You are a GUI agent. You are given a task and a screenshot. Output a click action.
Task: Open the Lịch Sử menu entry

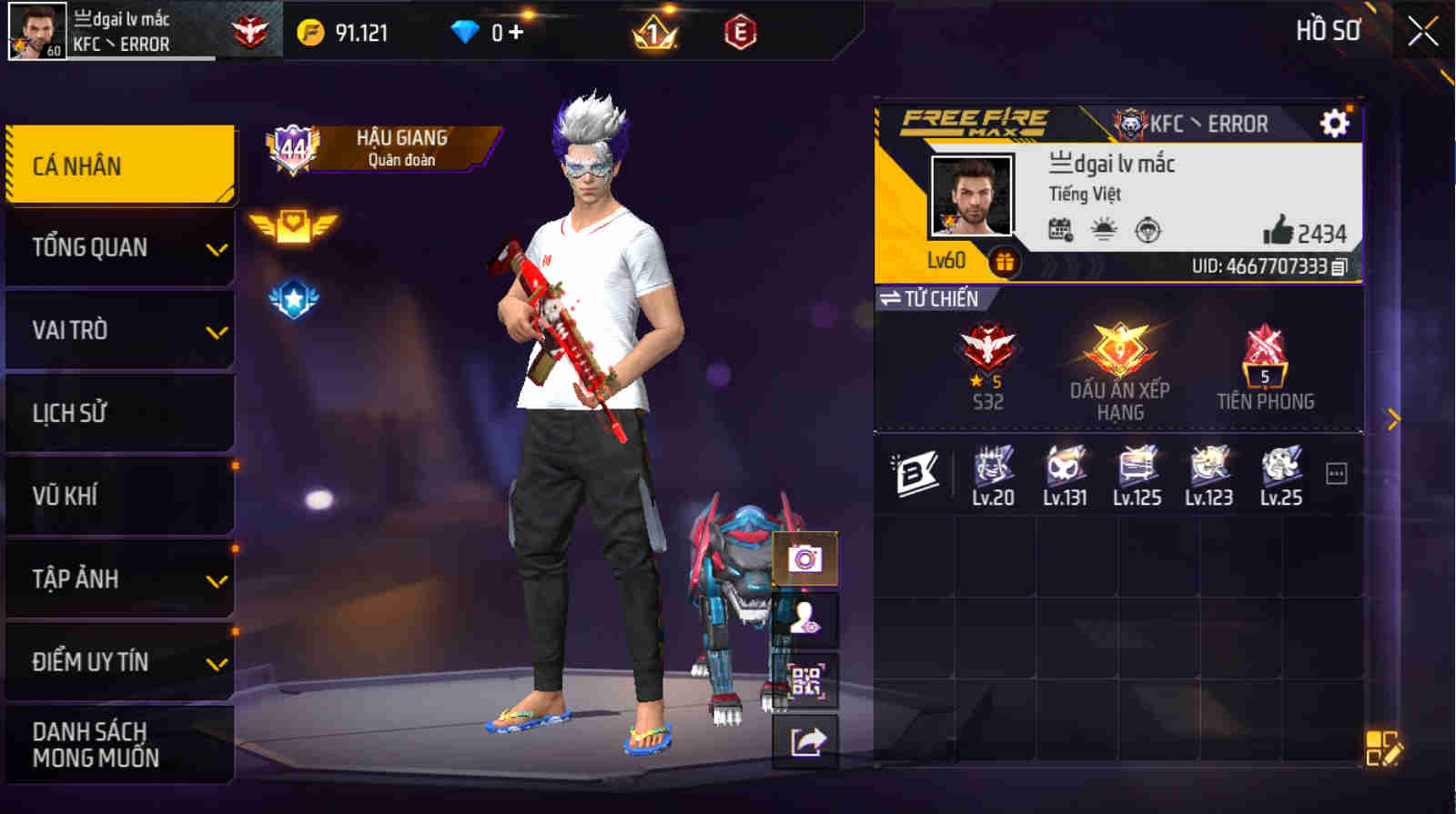[x=118, y=412]
